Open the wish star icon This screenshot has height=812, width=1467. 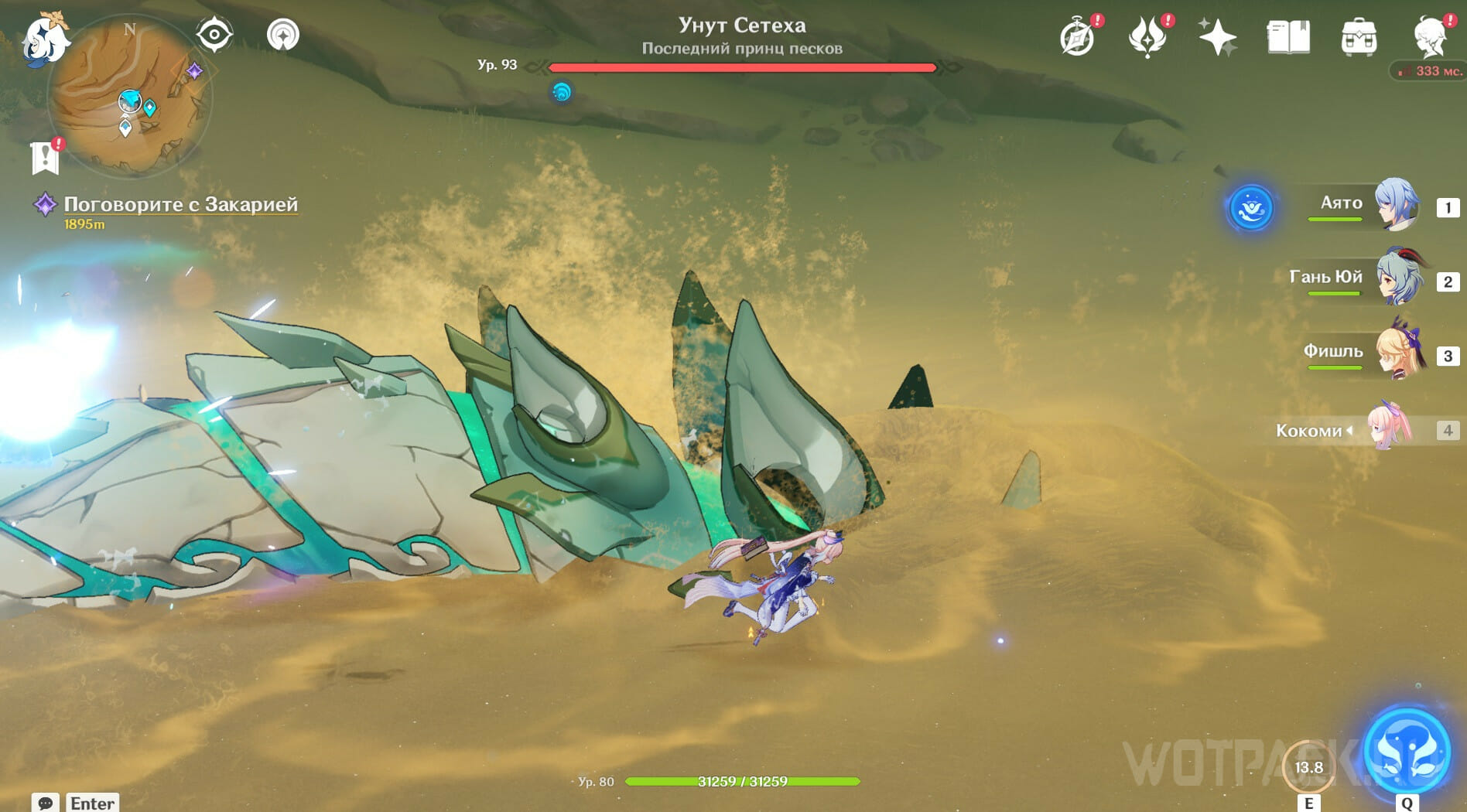1217,37
